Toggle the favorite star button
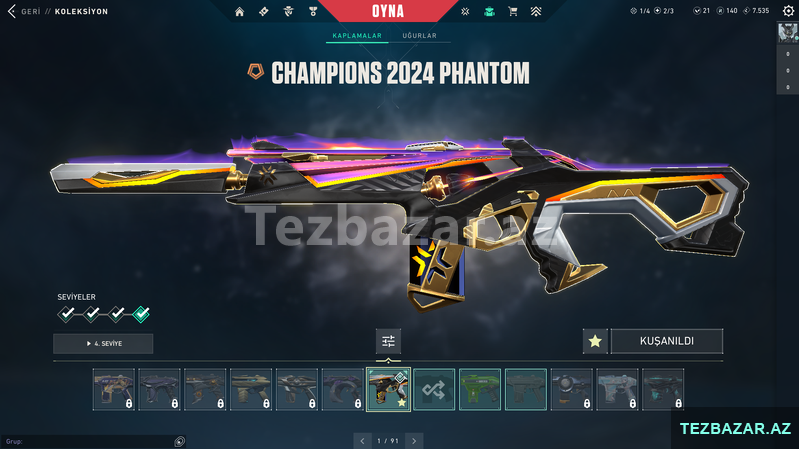This screenshot has height=449, width=799. (595, 341)
